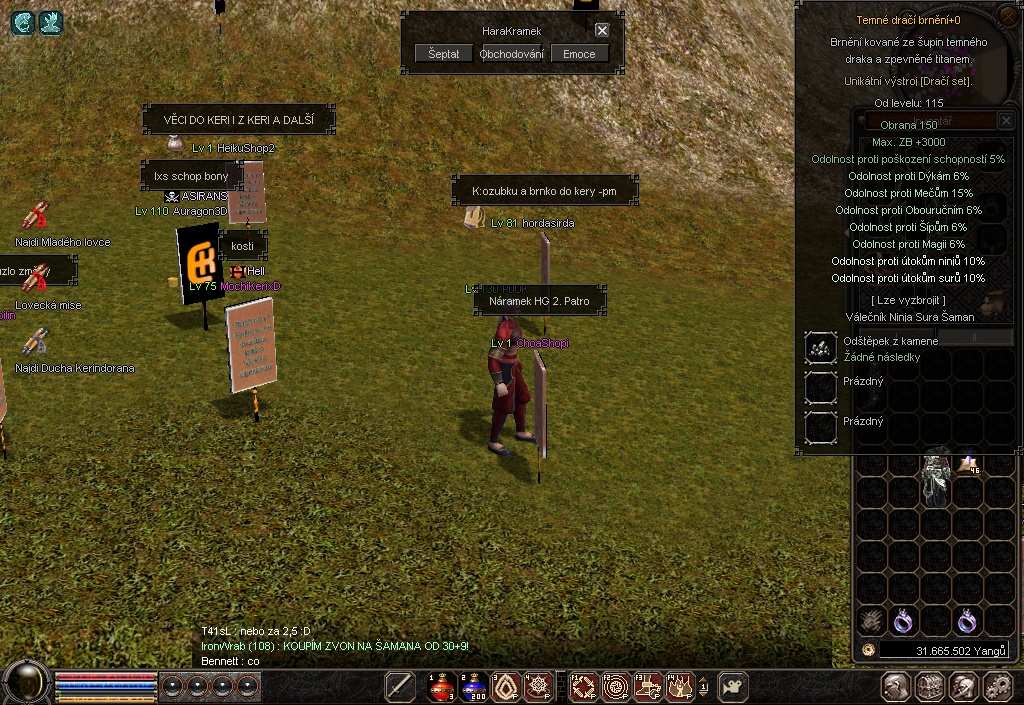Click the sword attack hotbar slot
This screenshot has height=705, width=1024.
400,687
